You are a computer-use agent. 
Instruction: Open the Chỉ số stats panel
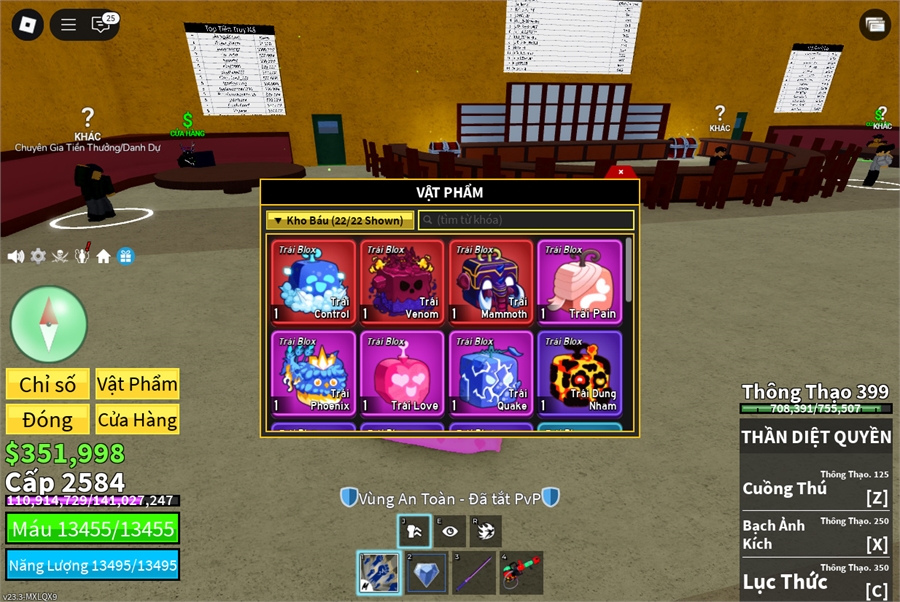click(x=48, y=384)
